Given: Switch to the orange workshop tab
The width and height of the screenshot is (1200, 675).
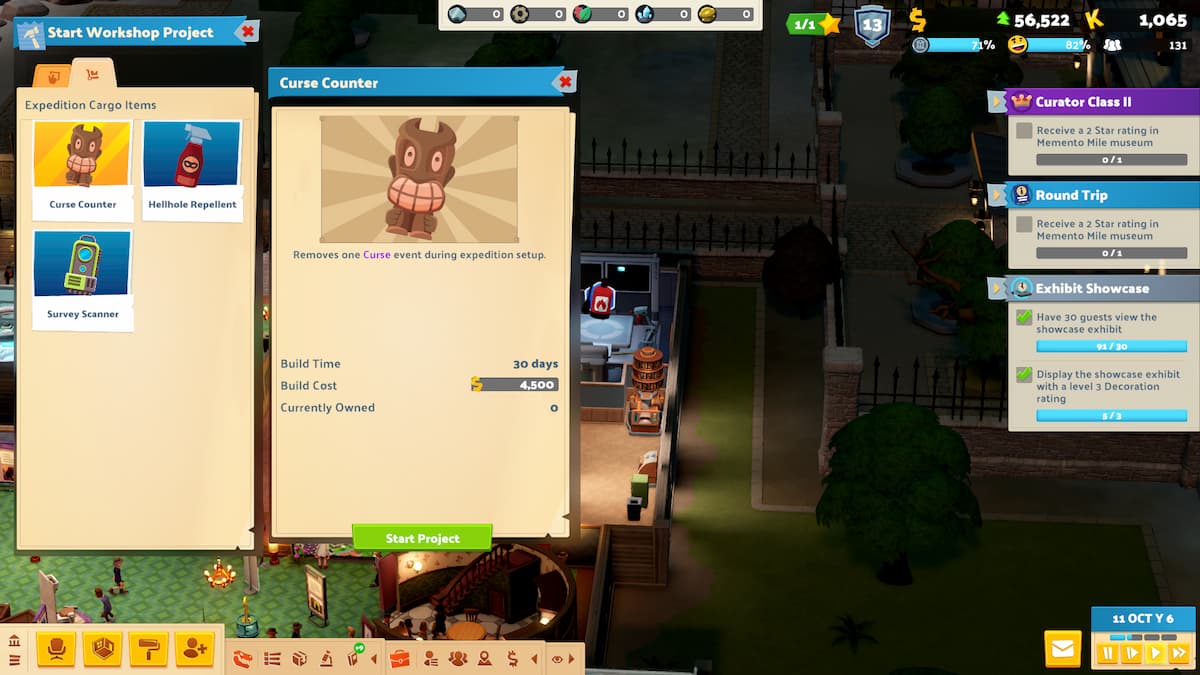Looking at the screenshot, I should pyautogui.click(x=53, y=76).
